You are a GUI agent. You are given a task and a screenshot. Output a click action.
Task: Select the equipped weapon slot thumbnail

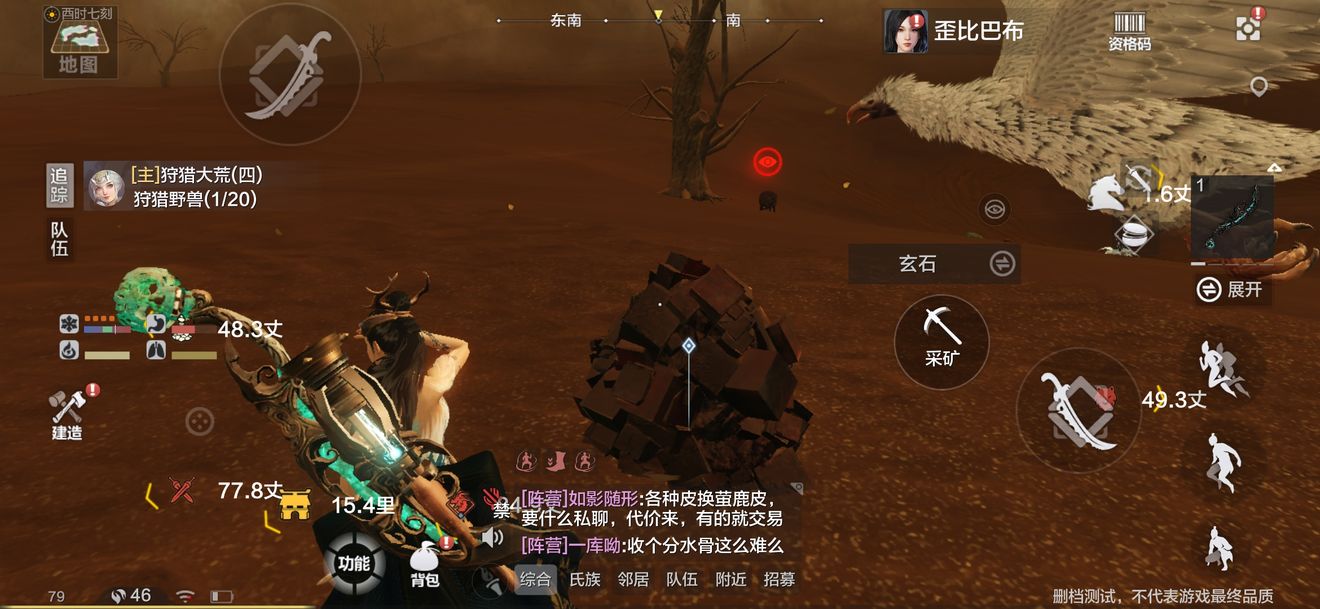1233,219
